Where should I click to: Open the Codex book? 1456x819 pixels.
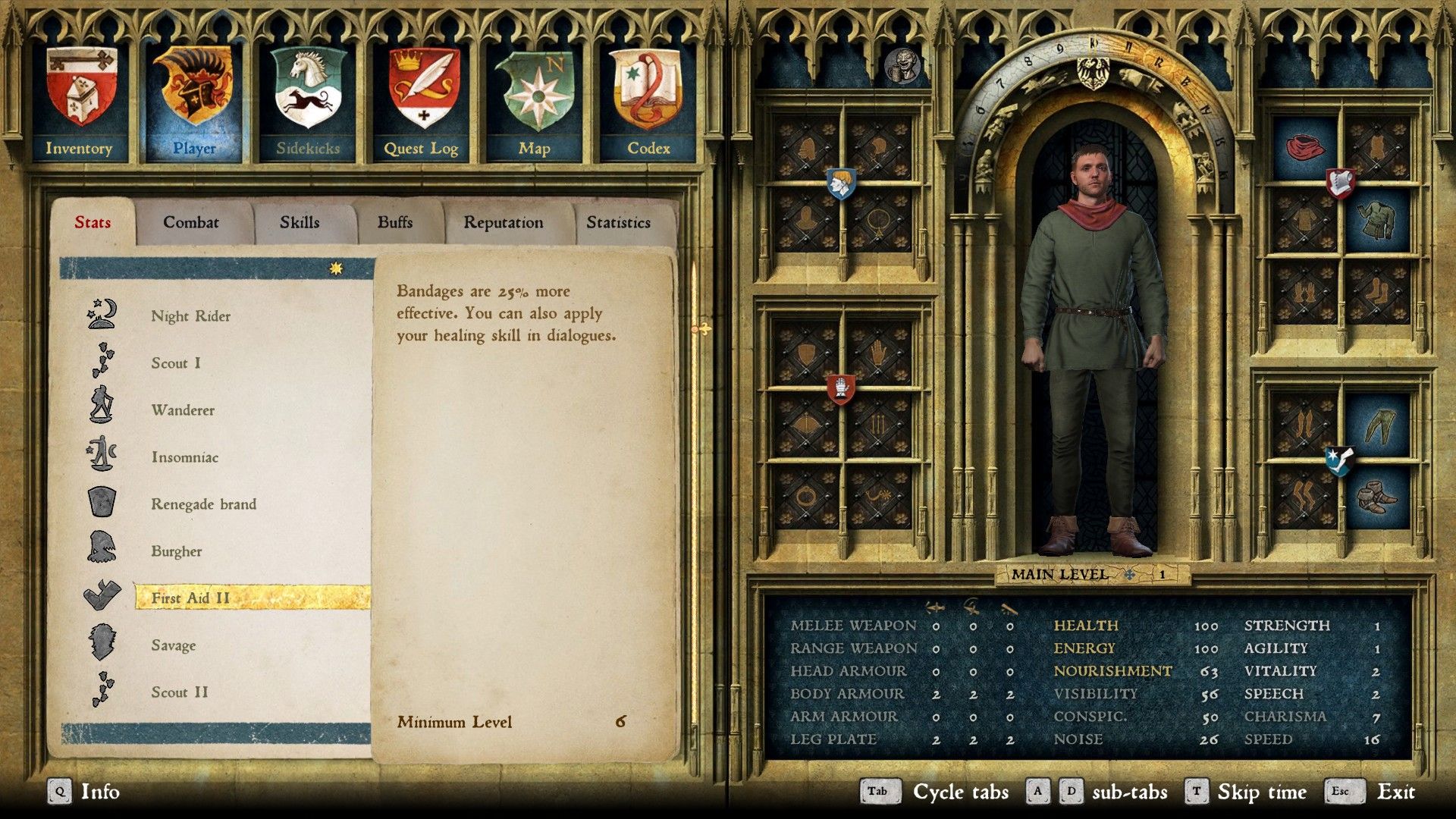pos(648,102)
